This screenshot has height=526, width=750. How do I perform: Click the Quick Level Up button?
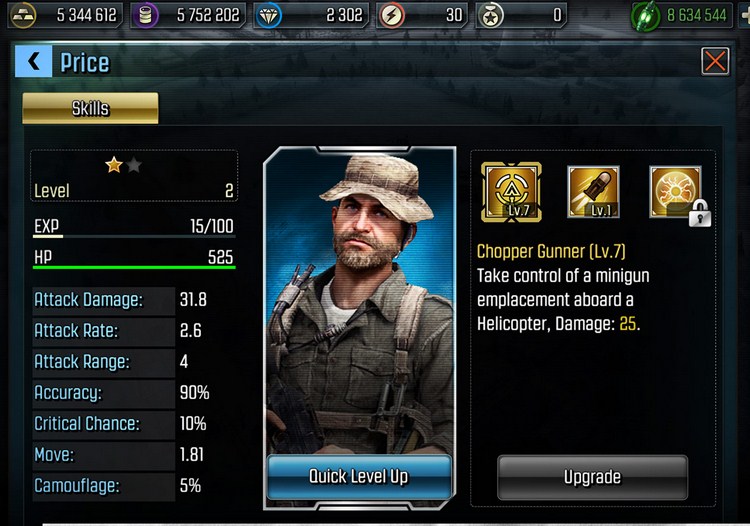point(358,476)
